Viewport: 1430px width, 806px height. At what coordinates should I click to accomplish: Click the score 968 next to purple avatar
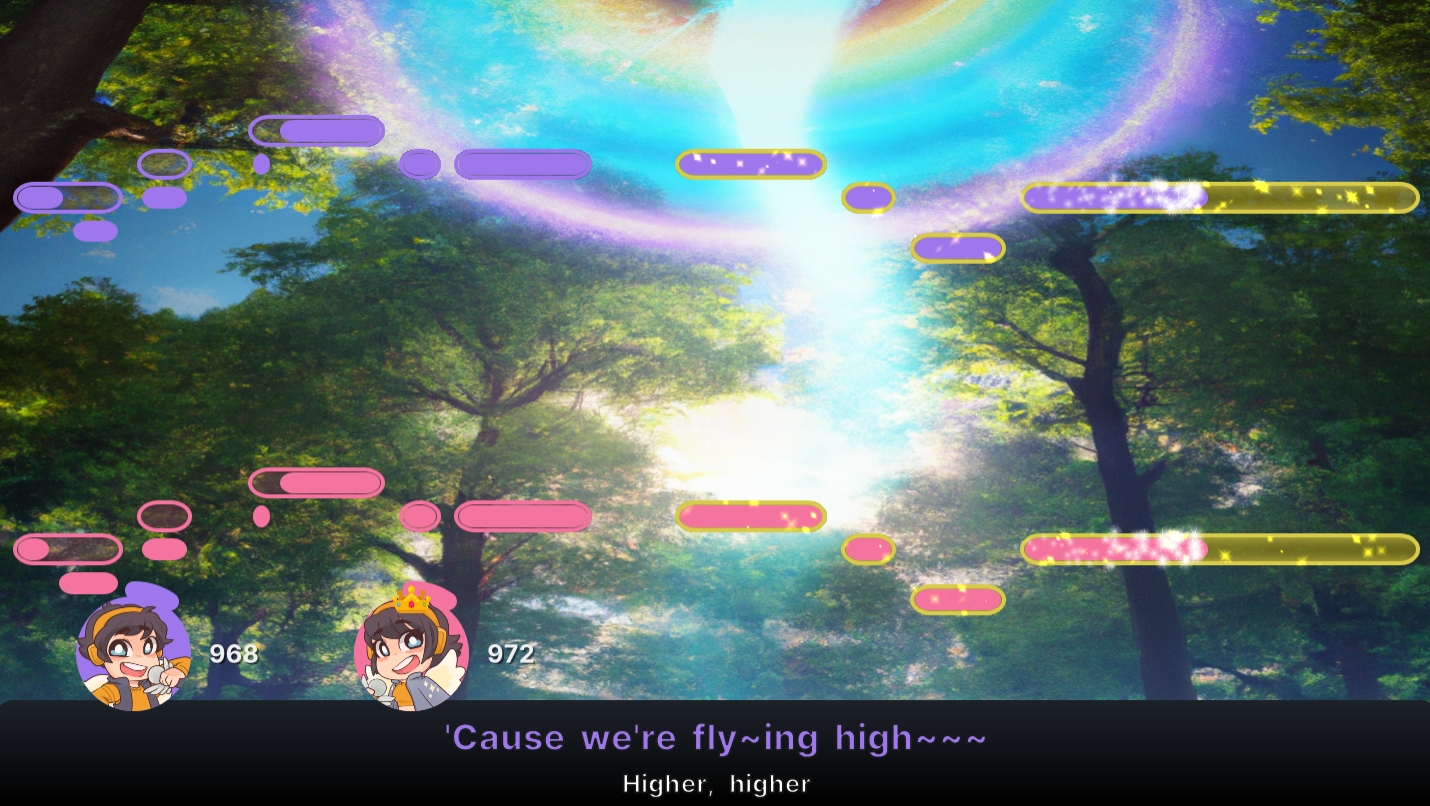click(x=232, y=655)
